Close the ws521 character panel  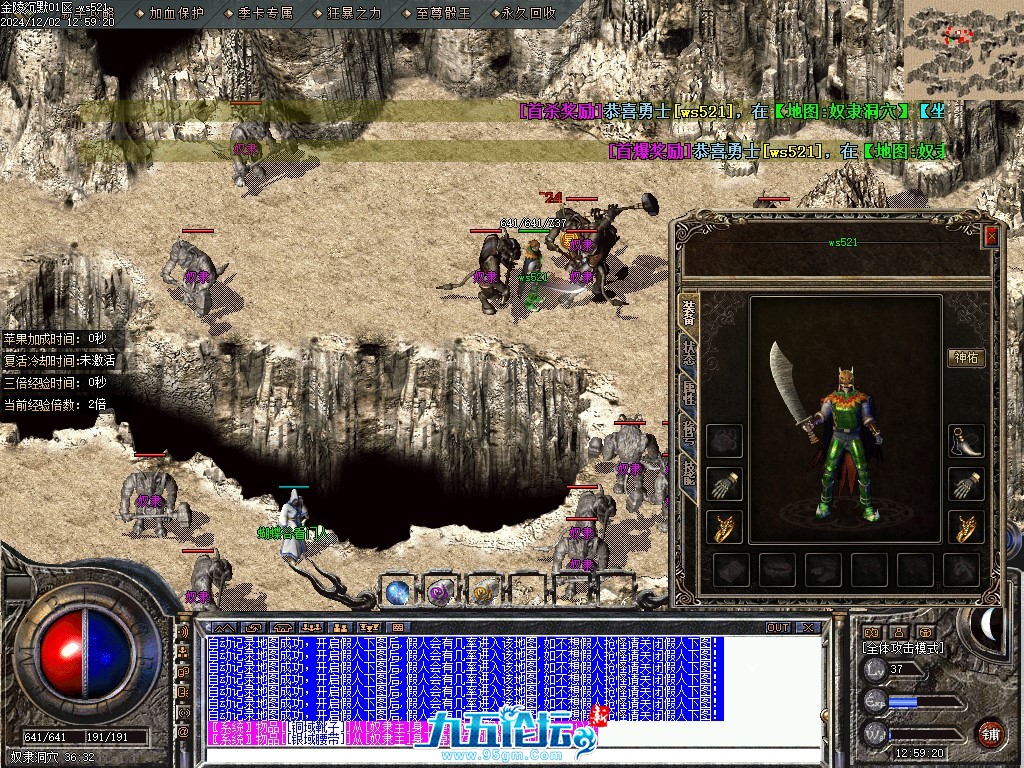click(991, 236)
